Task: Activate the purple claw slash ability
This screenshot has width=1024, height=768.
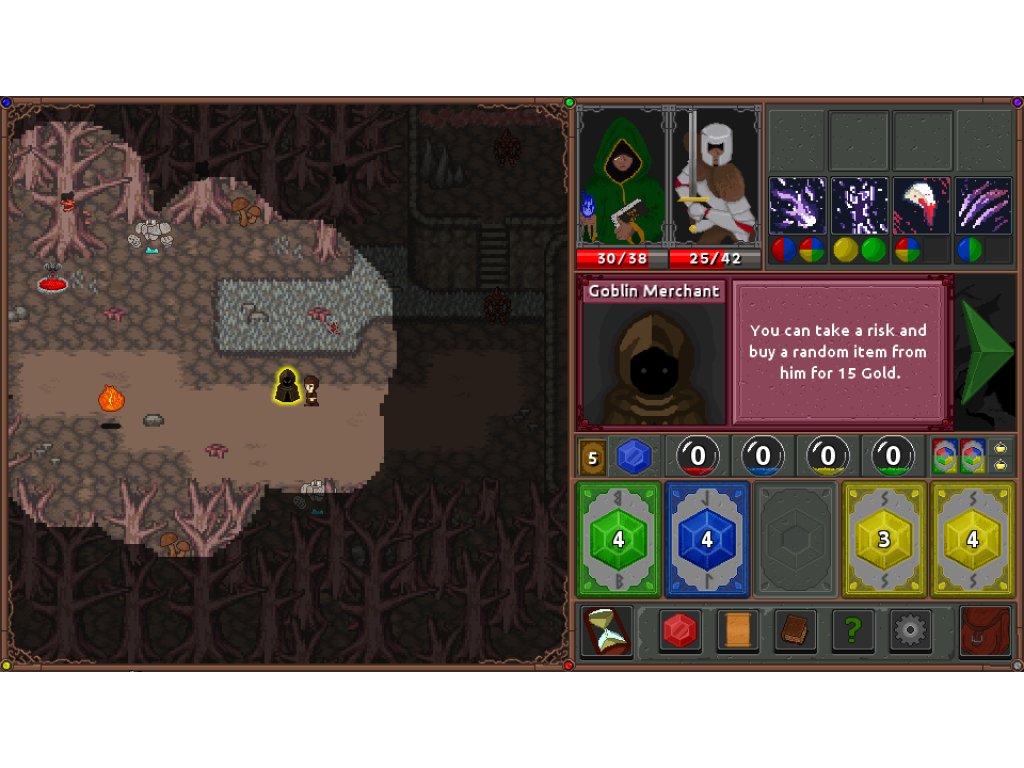Action: click(984, 206)
